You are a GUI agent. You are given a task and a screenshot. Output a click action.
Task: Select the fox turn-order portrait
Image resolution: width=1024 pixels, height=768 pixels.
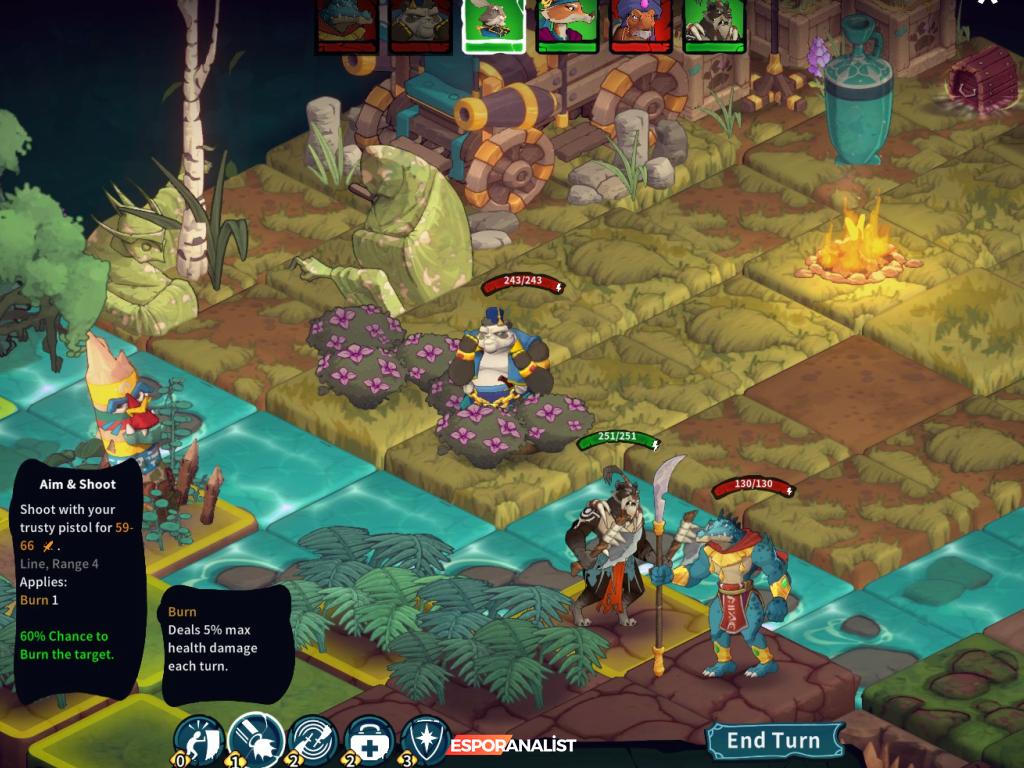coord(566,24)
